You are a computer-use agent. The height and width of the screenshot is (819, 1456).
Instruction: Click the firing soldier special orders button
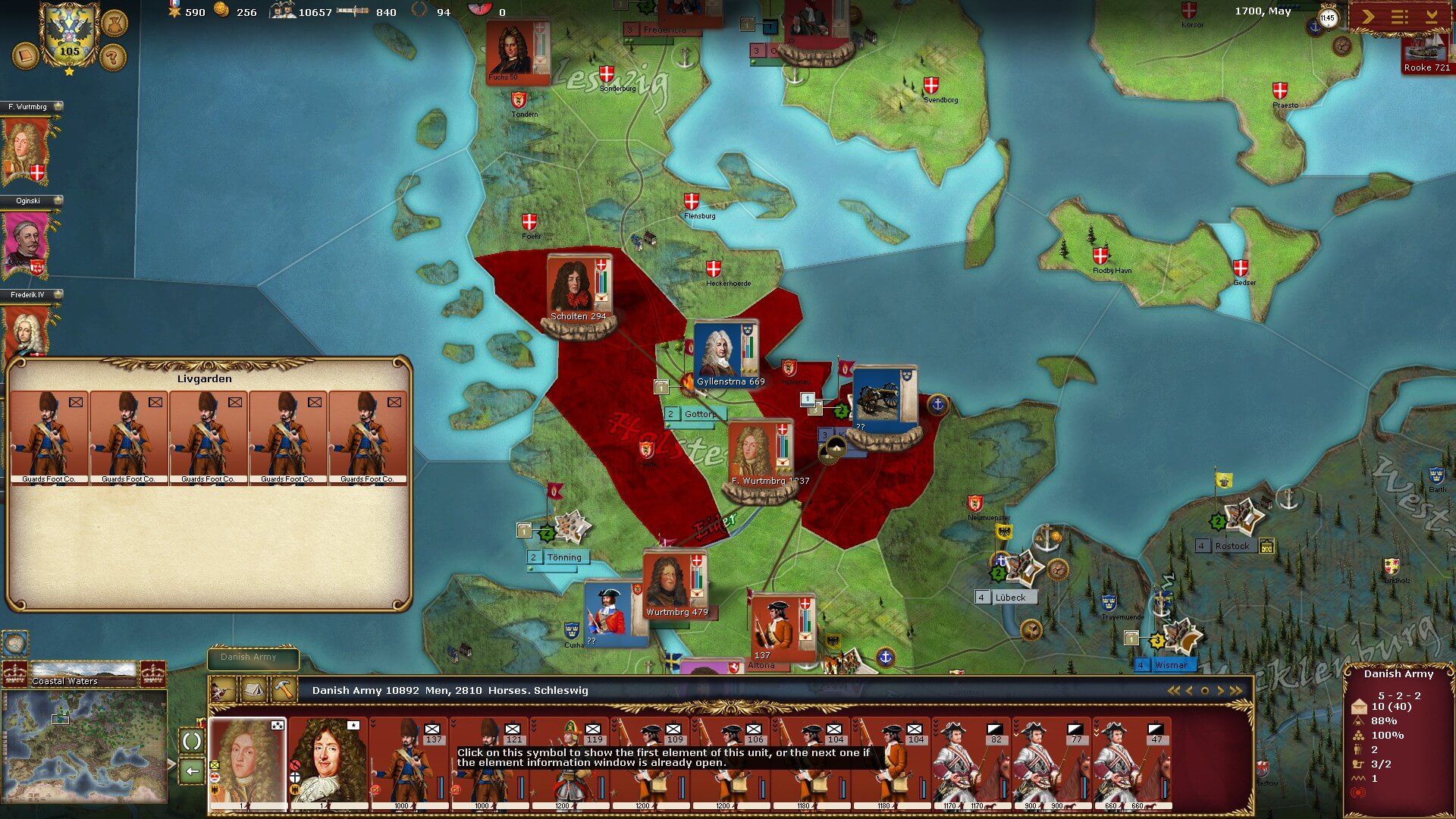tap(222, 691)
